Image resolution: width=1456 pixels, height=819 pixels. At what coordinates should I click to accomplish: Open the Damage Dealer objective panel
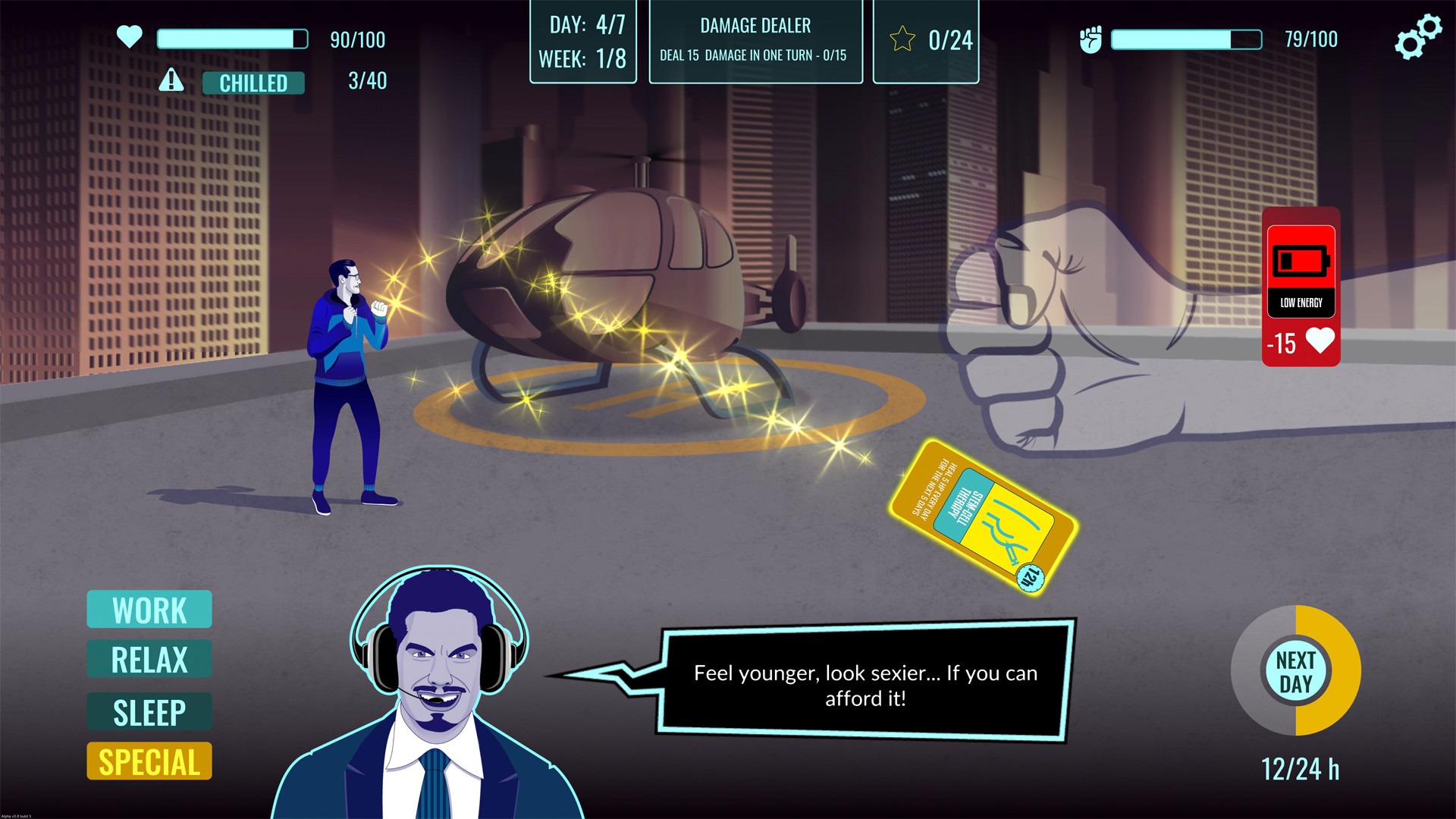pos(755,40)
